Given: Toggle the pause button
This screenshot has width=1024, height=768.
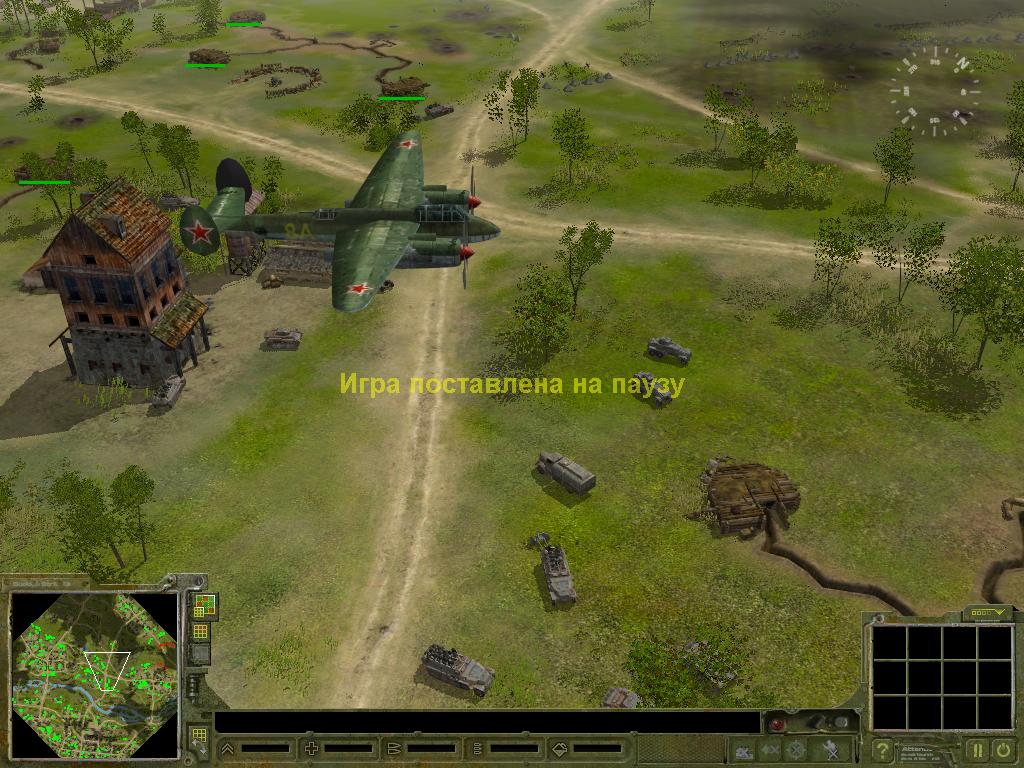Looking at the screenshot, I should point(977,749).
